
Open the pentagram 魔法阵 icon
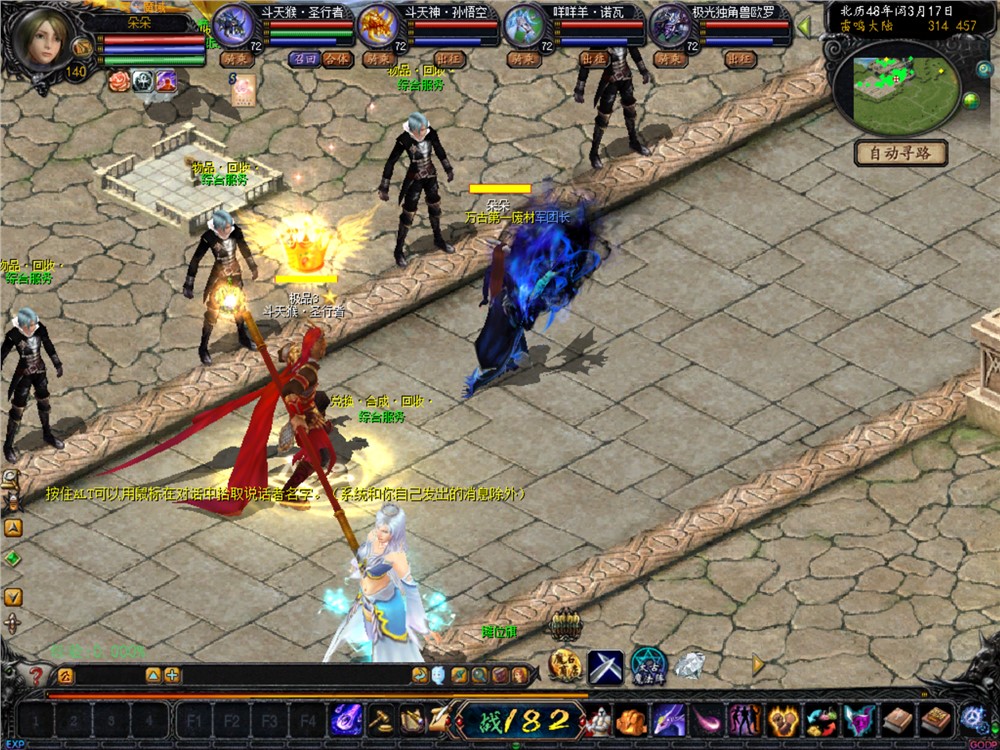(x=648, y=665)
